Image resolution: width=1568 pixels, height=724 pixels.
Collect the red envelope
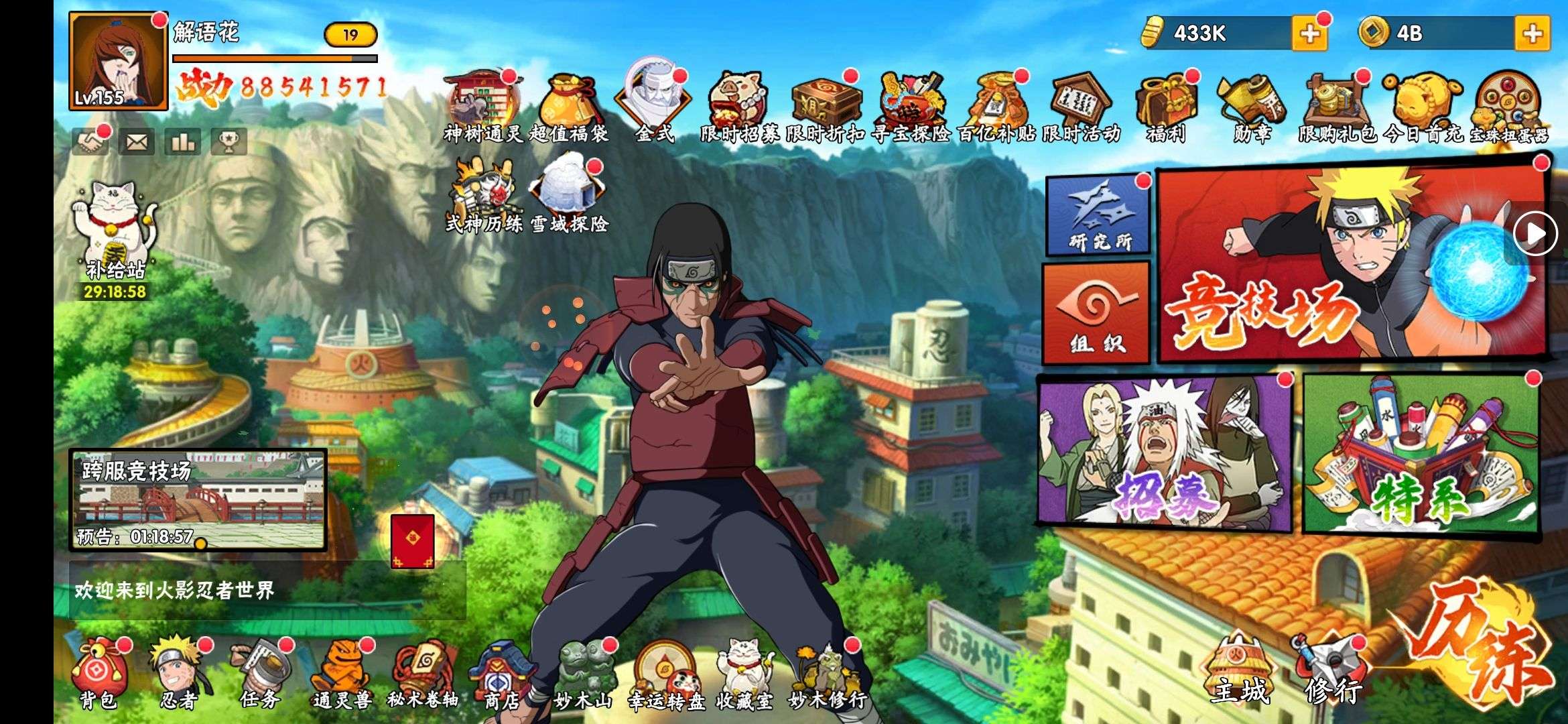click(x=412, y=541)
